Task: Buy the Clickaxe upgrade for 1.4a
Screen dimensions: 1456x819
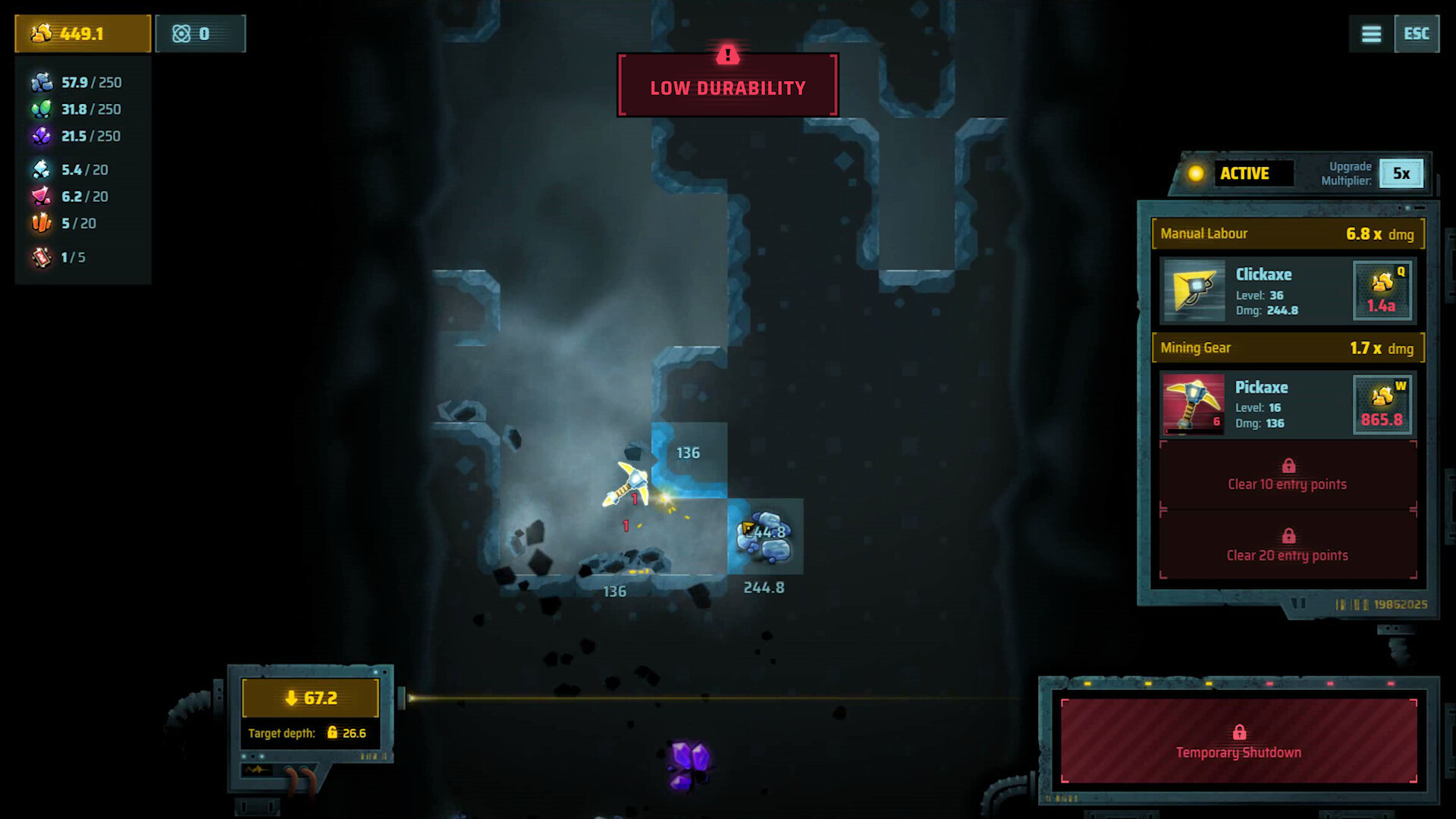Action: coord(1382,290)
